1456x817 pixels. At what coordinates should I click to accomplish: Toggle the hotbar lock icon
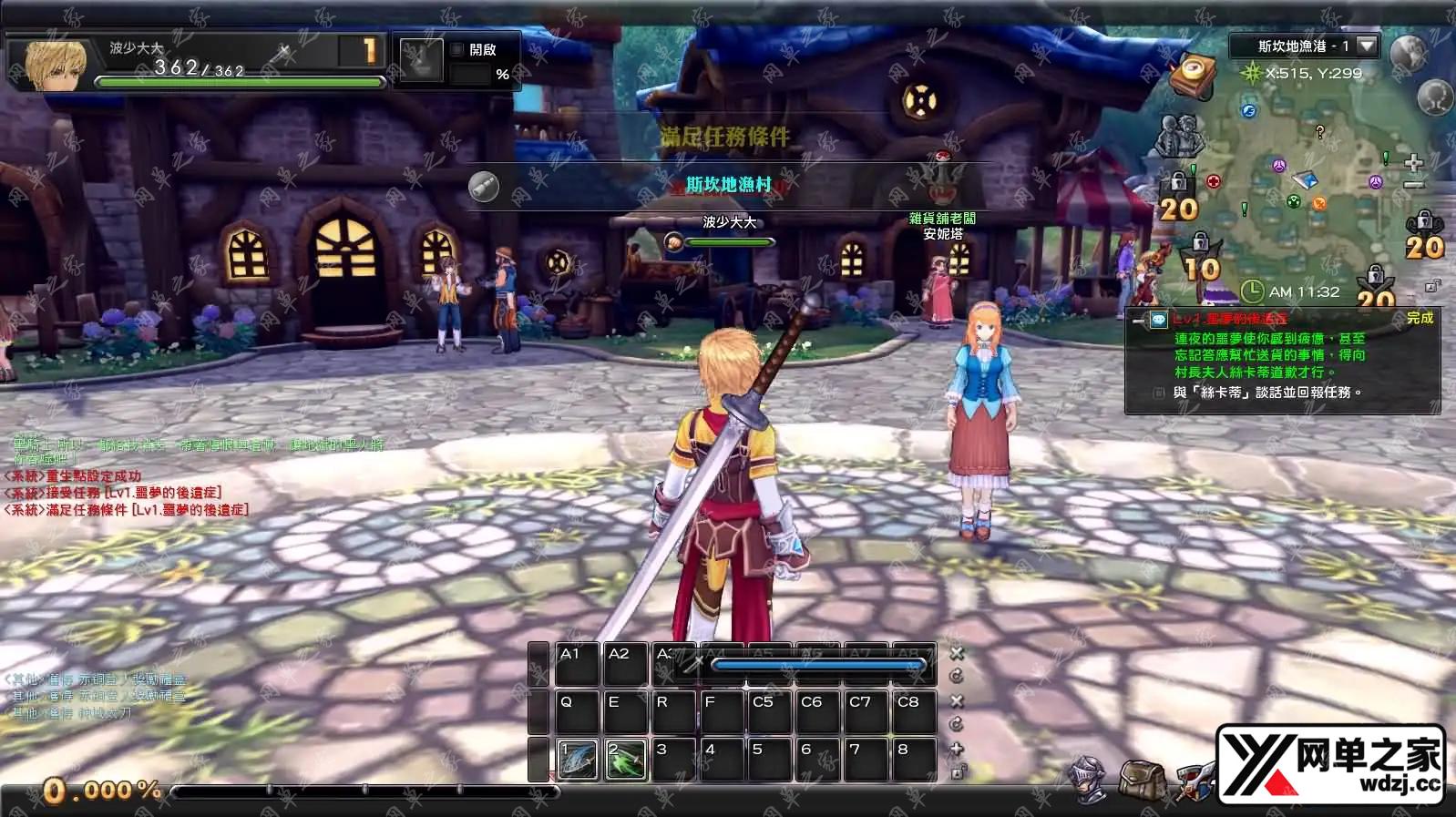pos(957,772)
